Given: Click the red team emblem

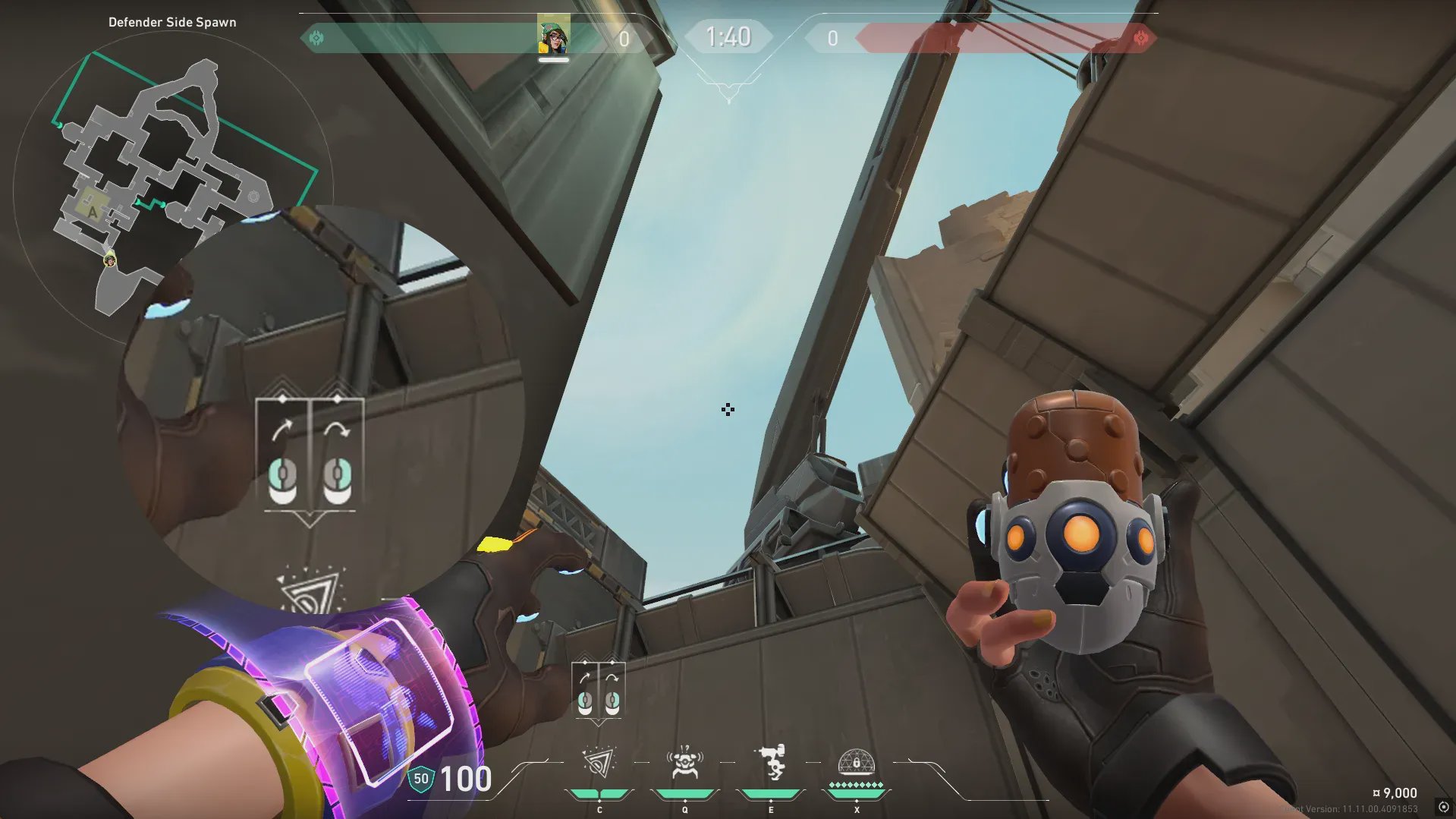Looking at the screenshot, I should pos(1140,38).
